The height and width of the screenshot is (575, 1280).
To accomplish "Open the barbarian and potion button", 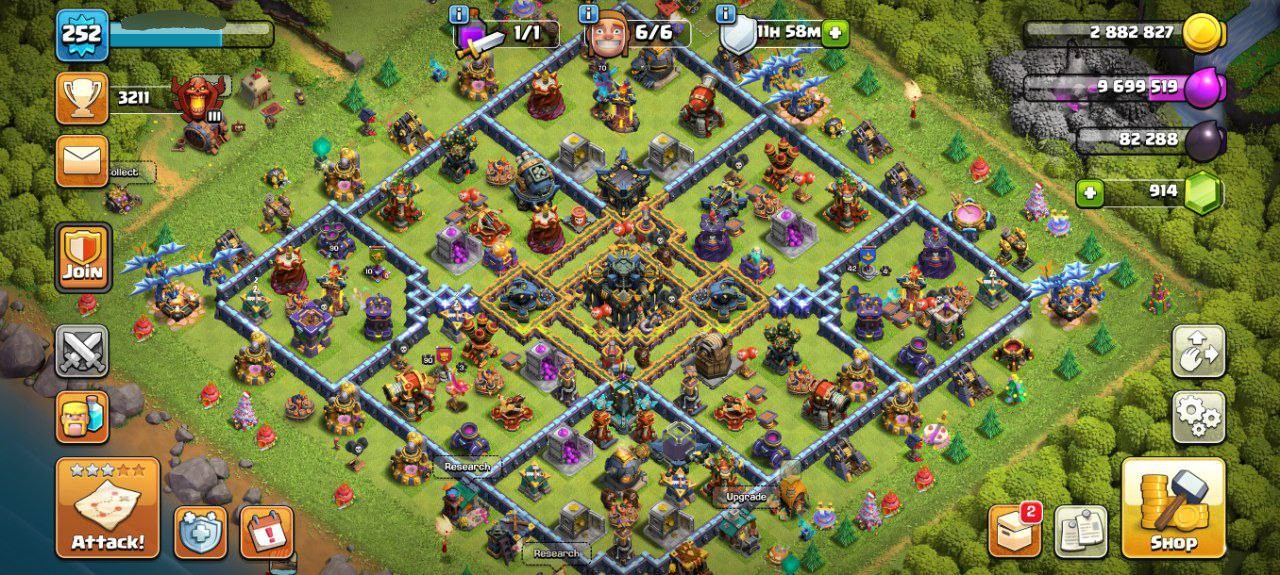I will [82, 416].
